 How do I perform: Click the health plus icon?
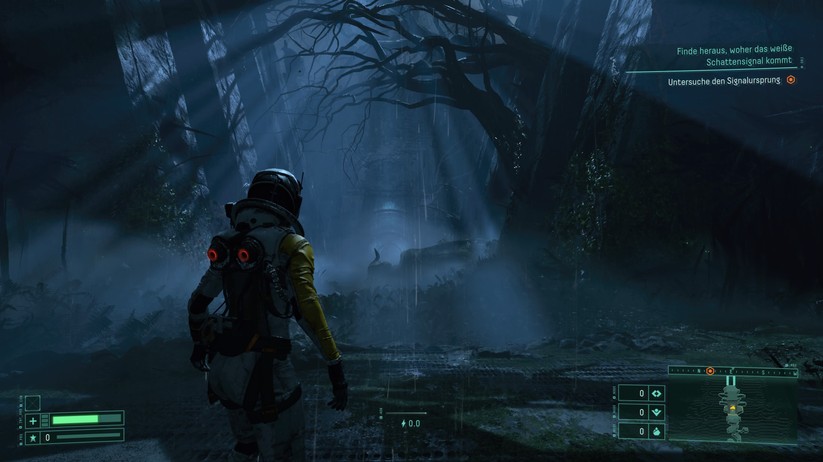click(33, 421)
